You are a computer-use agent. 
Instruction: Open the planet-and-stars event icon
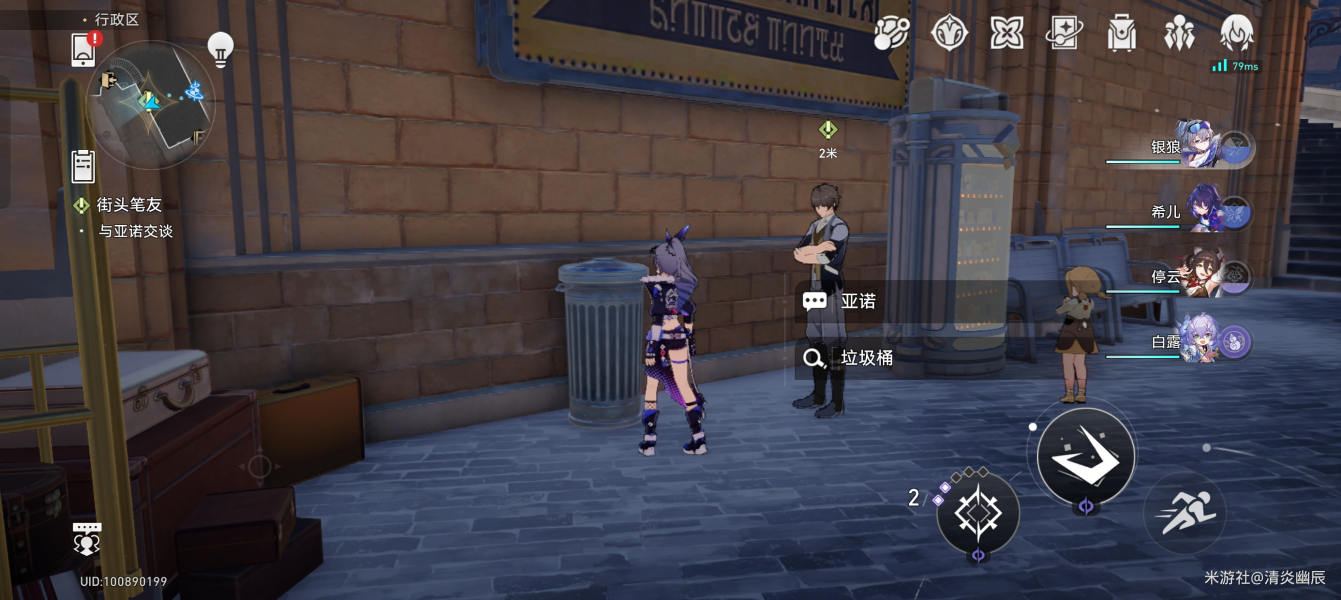(x=890, y=34)
